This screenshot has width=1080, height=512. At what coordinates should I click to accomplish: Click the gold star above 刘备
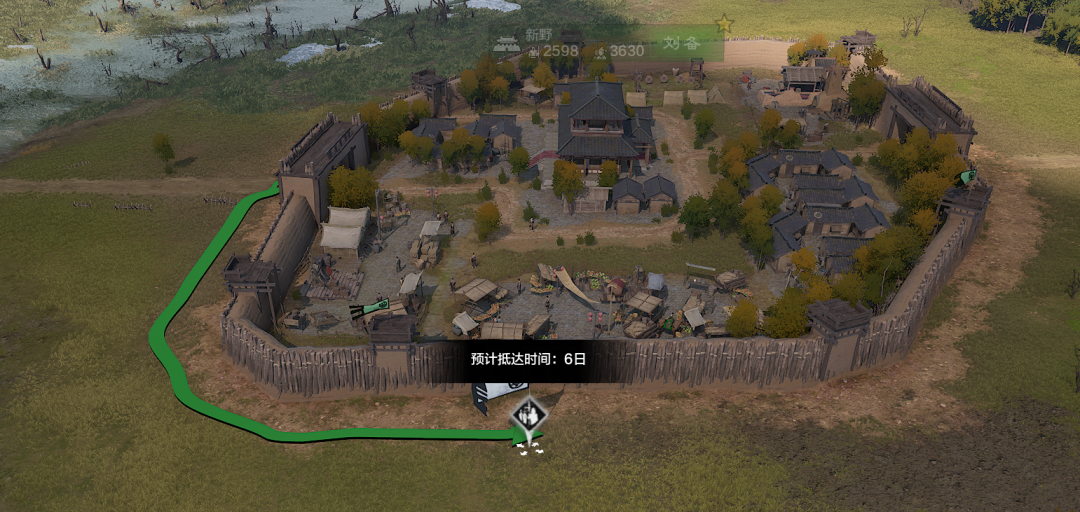pyautogui.click(x=724, y=22)
